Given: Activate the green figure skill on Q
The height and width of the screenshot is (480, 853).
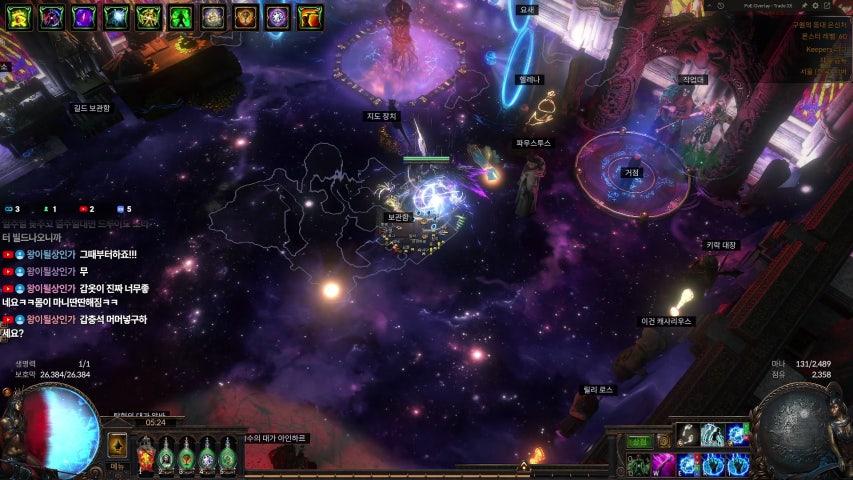Looking at the screenshot, I should [638, 464].
